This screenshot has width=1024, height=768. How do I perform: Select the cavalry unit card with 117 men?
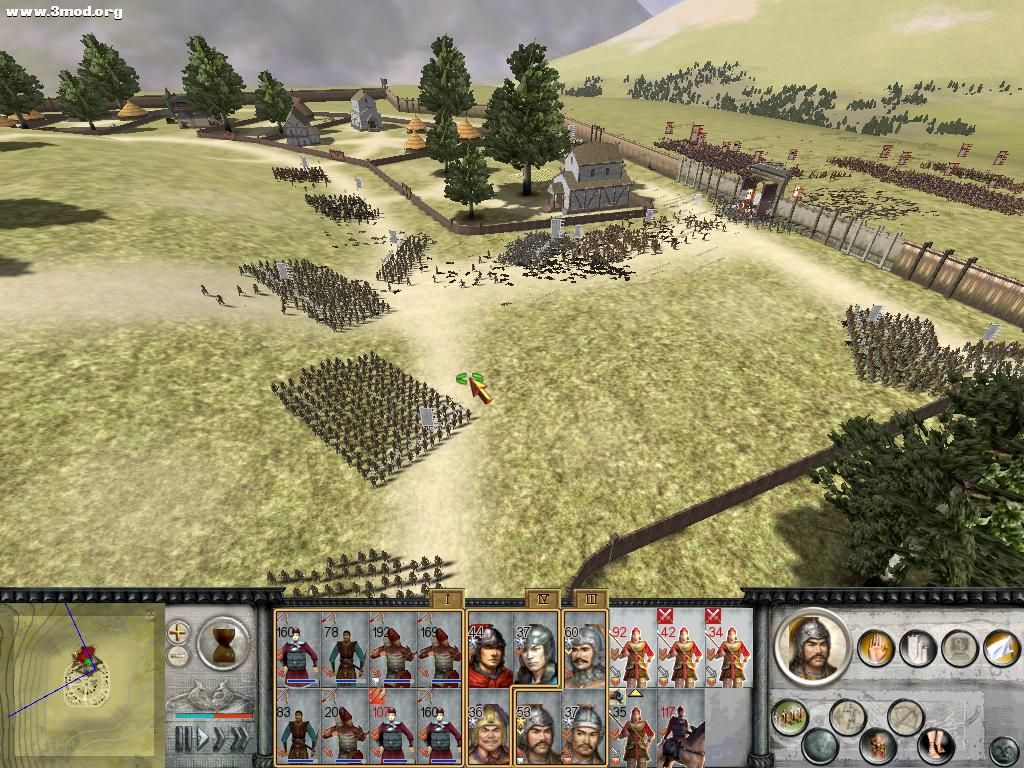681,727
